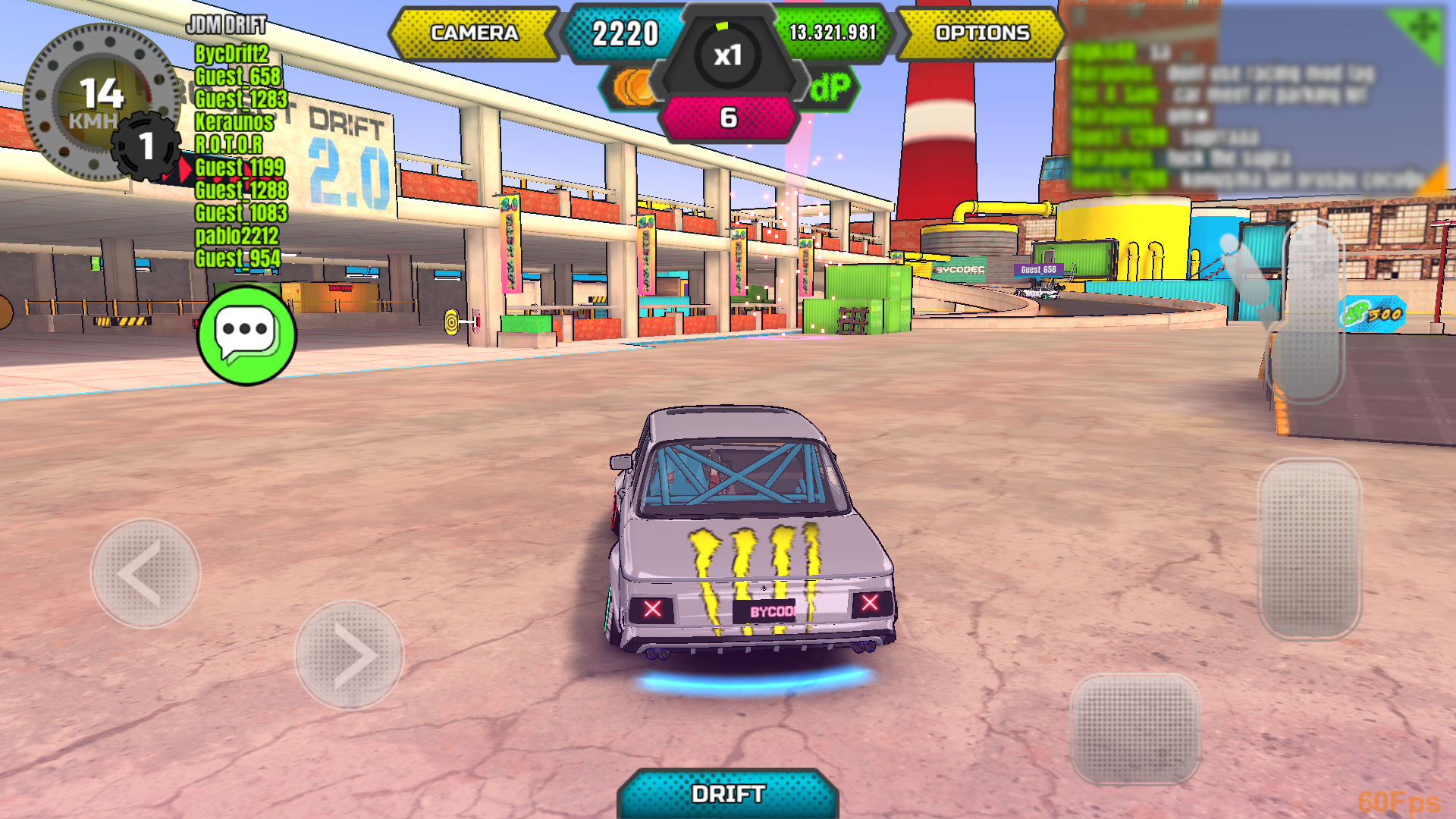Select the JDM DRIFT lobby title
The height and width of the screenshot is (819, 1456).
(224, 25)
